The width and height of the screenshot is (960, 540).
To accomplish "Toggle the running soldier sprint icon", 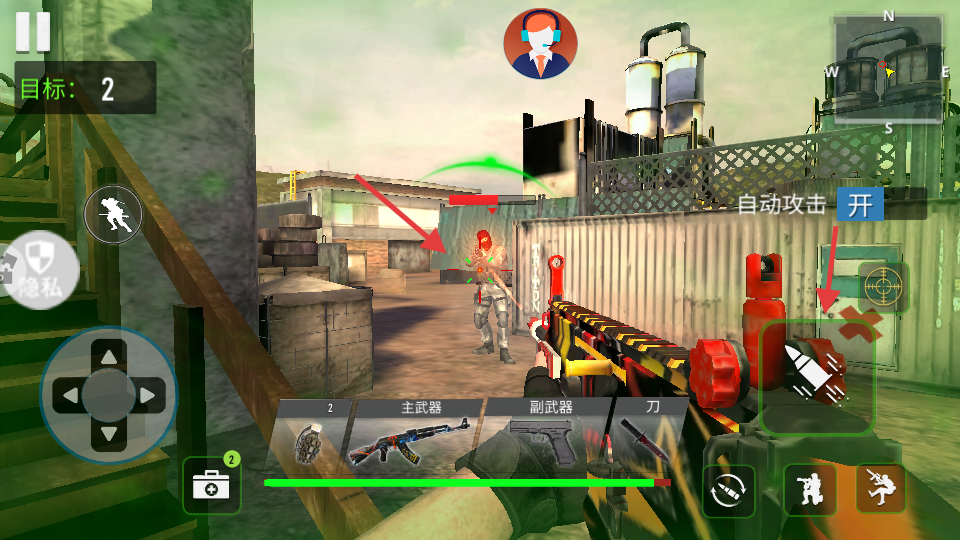I will coord(113,214).
